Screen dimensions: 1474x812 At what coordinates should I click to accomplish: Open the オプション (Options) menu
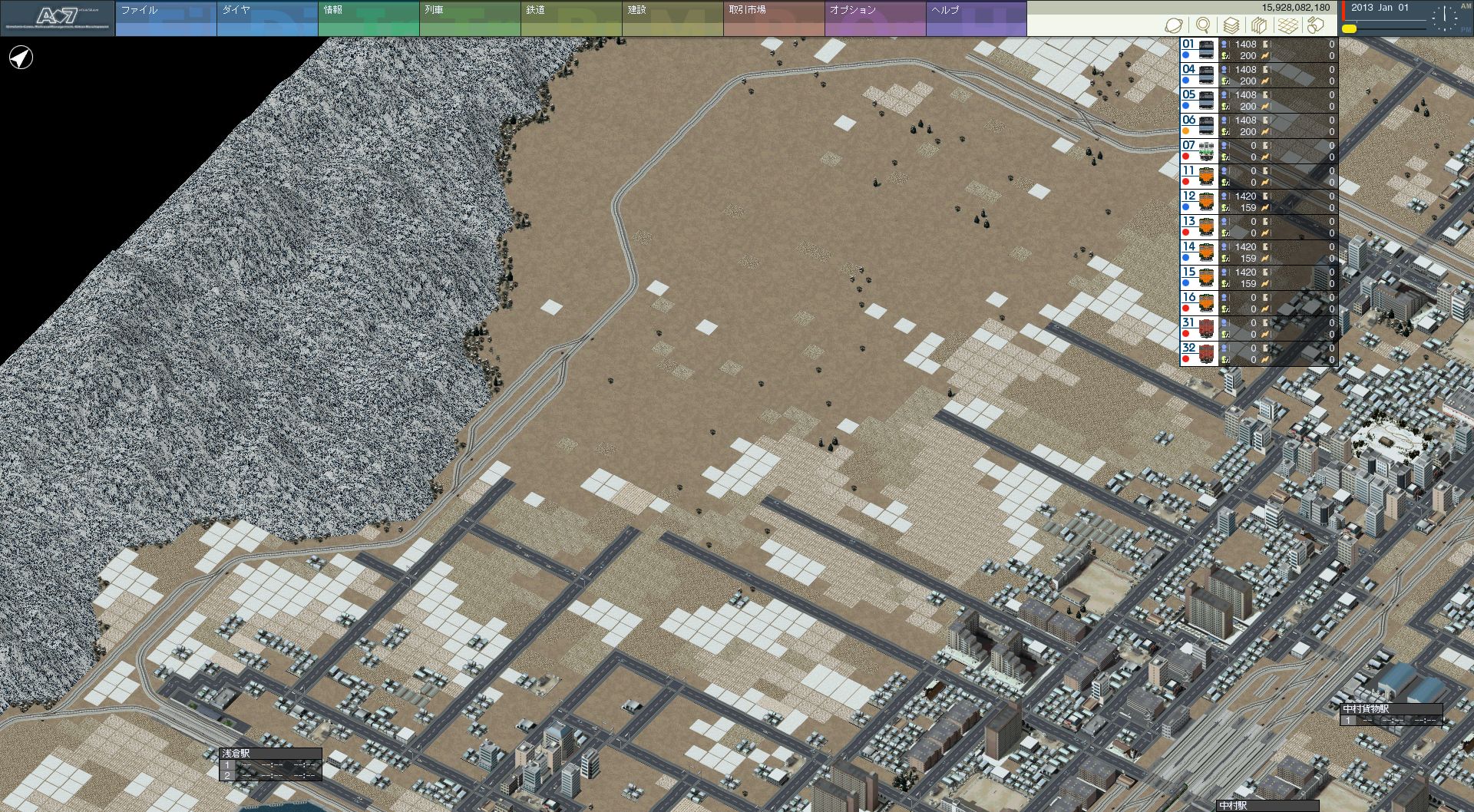(874, 18)
